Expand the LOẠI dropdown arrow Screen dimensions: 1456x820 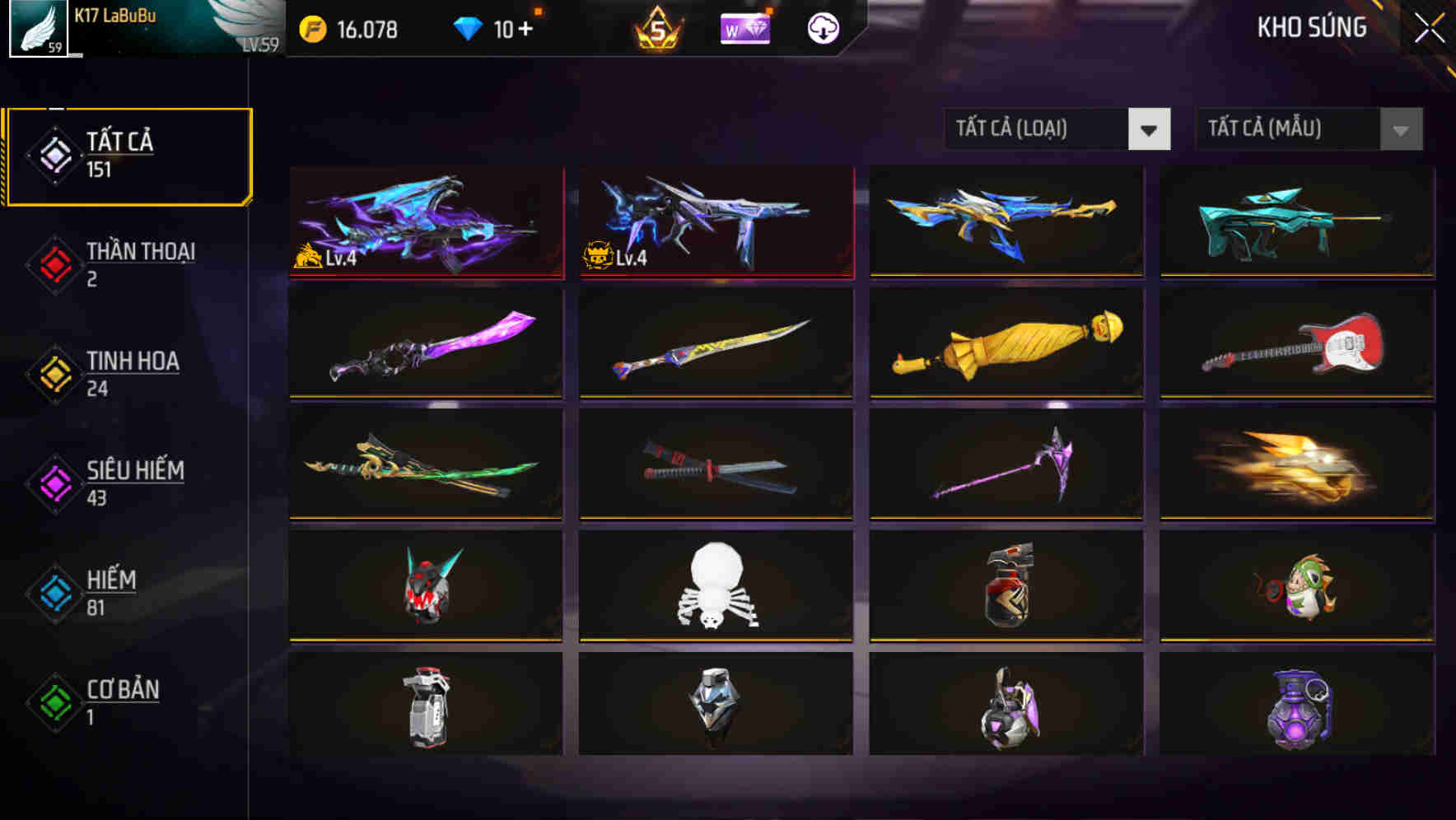[x=1150, y=129]
